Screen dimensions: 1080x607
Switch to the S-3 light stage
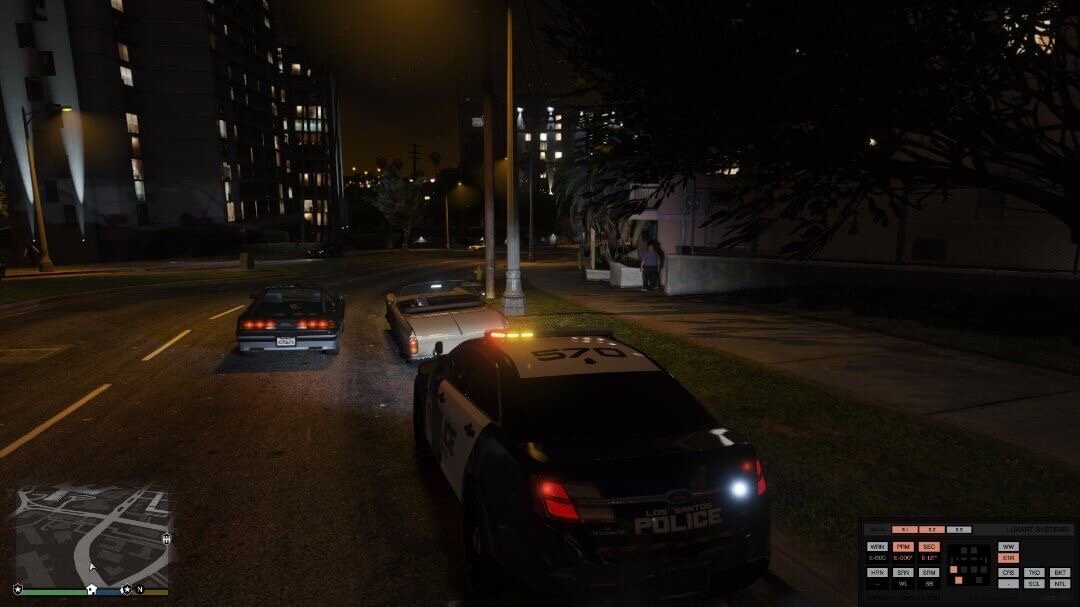pos(959,529)
